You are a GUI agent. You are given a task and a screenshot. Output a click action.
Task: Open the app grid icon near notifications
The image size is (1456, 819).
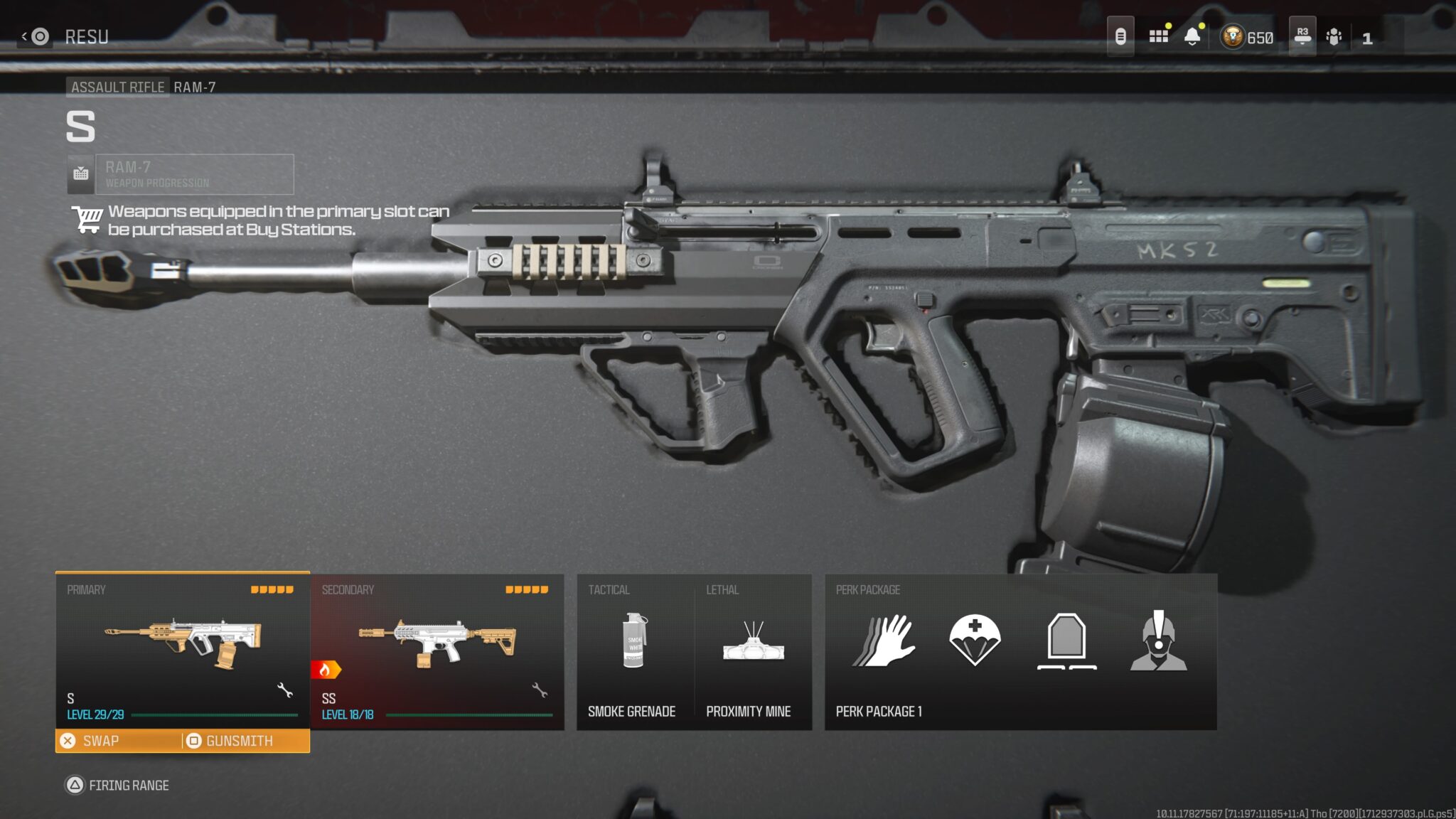coord(1157,34)
